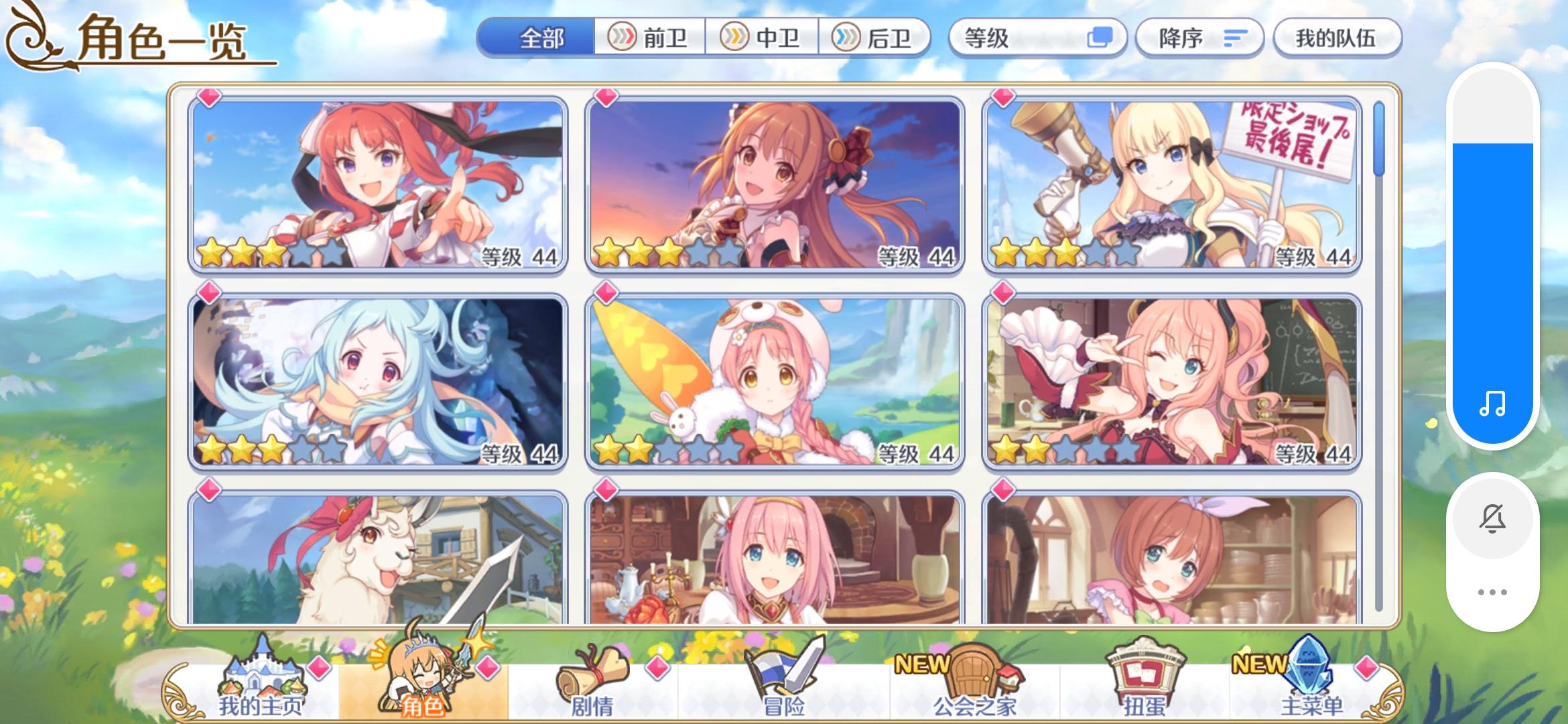Switch the 降序 descending sort order
The image size is (1568, 724).
tap(1199, 38)
